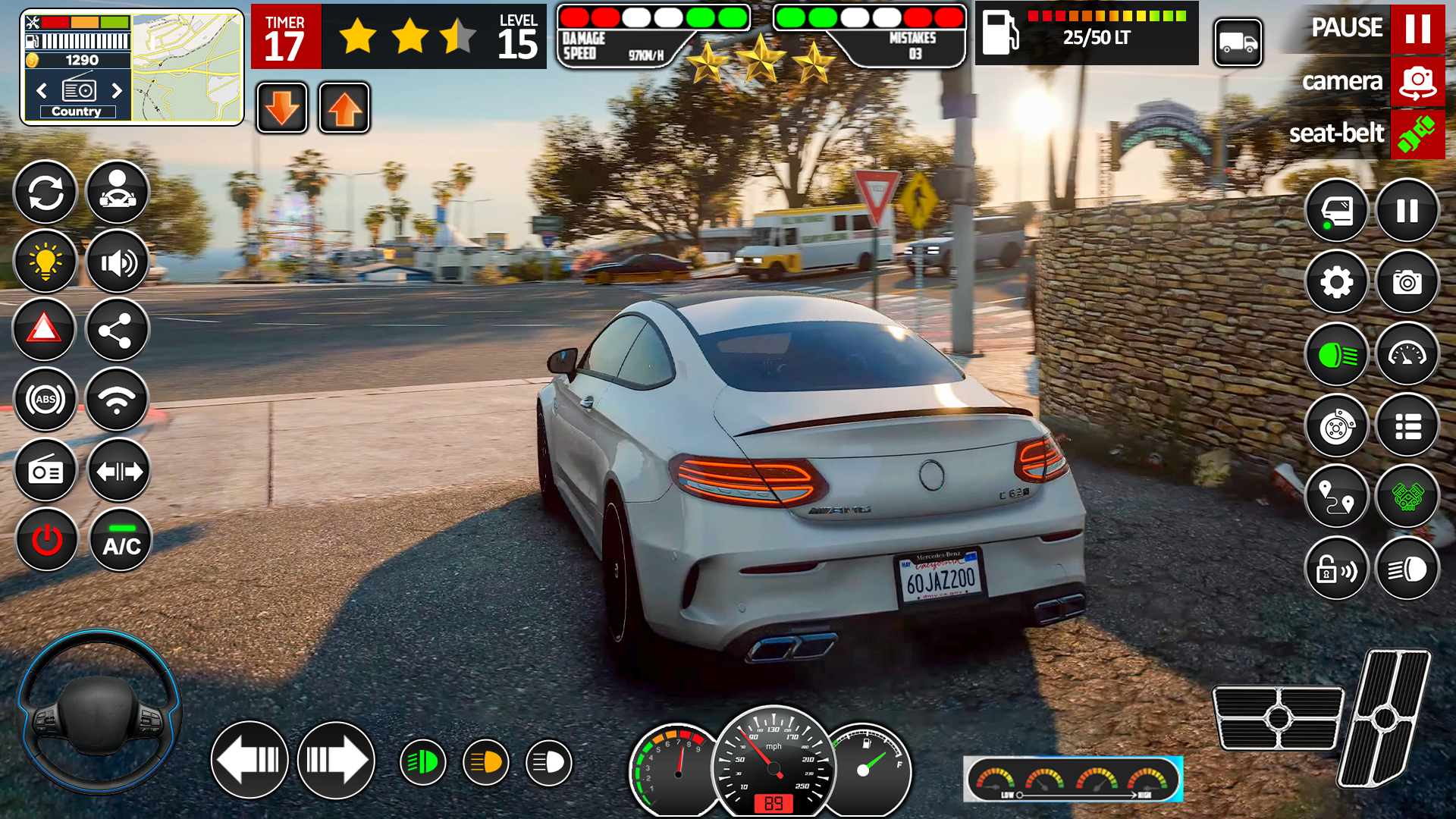Click the right arrow to change radio station
The height and width of the screenshot is (819, 1456).
tap(118, 90)
